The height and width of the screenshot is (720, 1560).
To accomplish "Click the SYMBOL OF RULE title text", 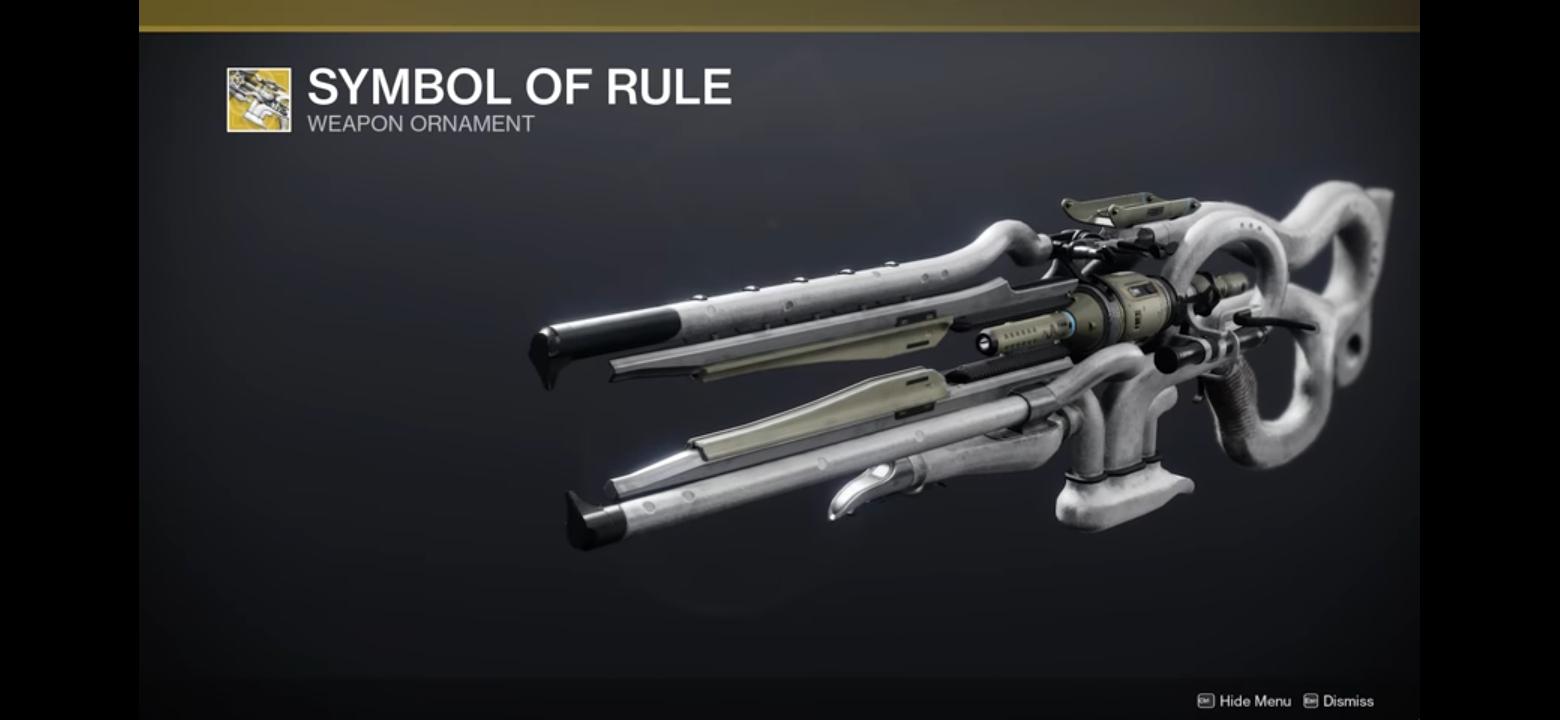I will tap(517, 88).
